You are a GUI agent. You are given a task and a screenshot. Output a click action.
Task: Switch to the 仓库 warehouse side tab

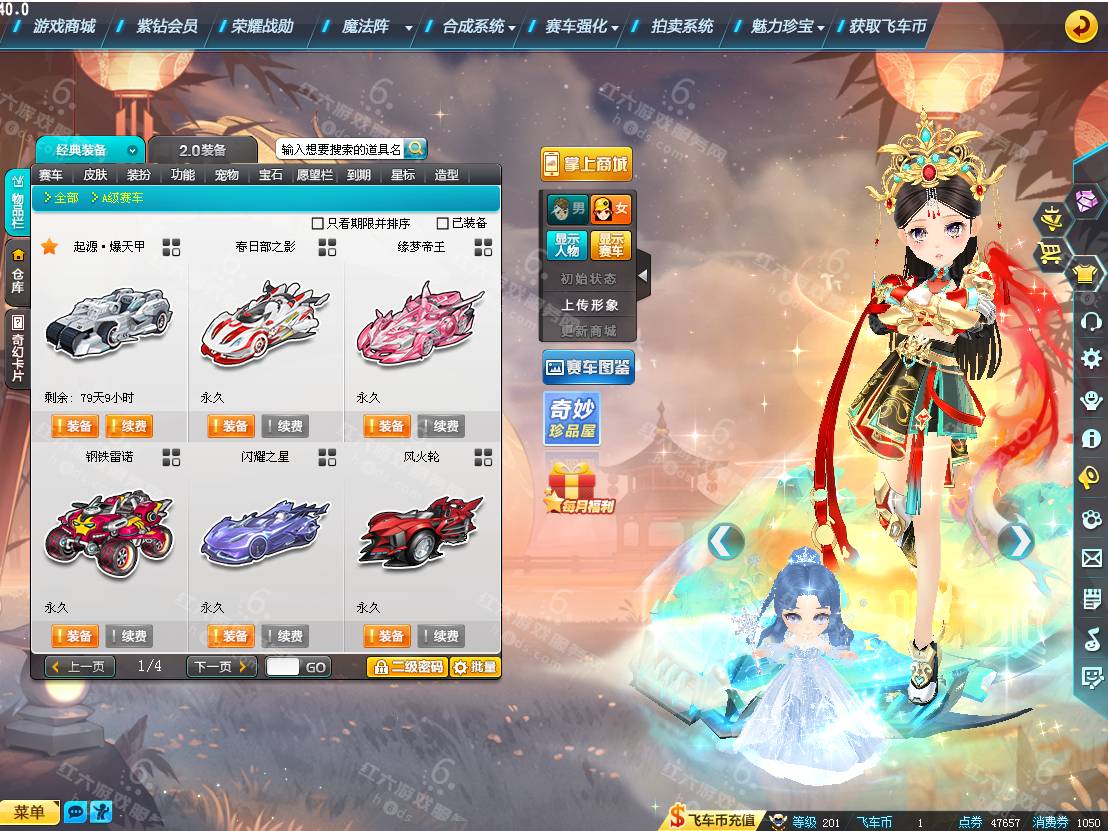[x=17, y=272]
